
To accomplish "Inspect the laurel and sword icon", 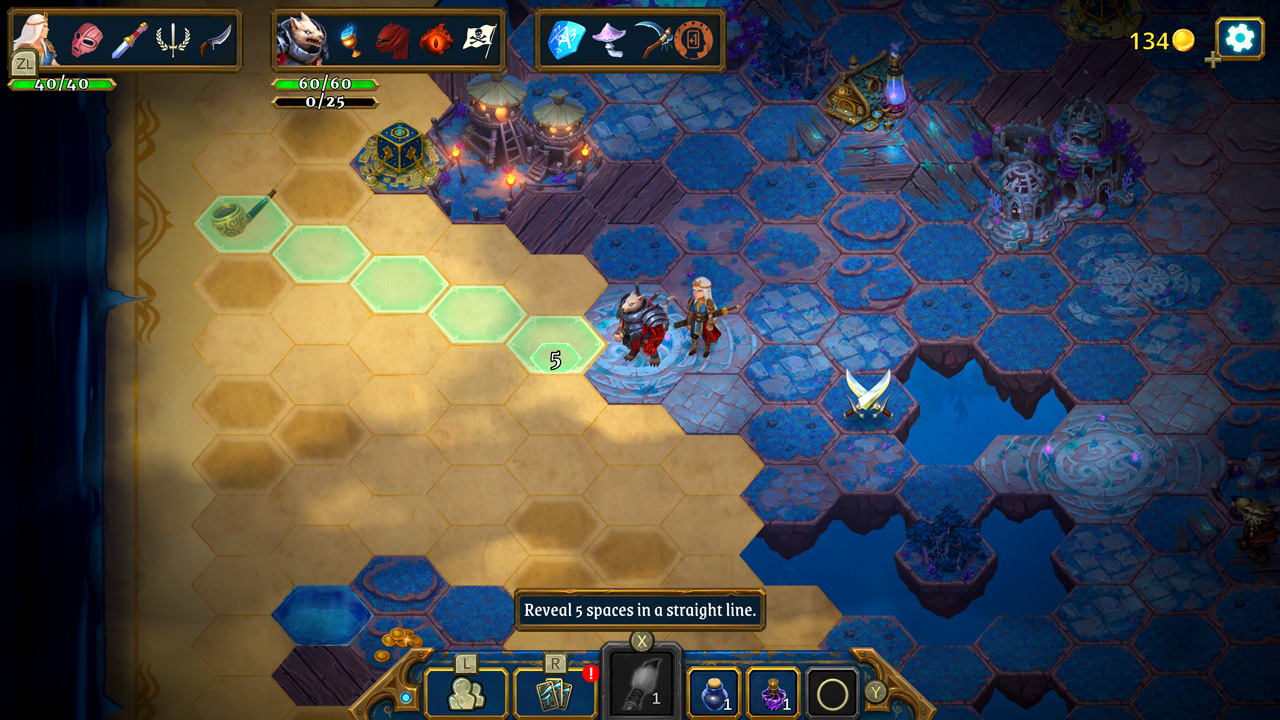I will [173, 41].
